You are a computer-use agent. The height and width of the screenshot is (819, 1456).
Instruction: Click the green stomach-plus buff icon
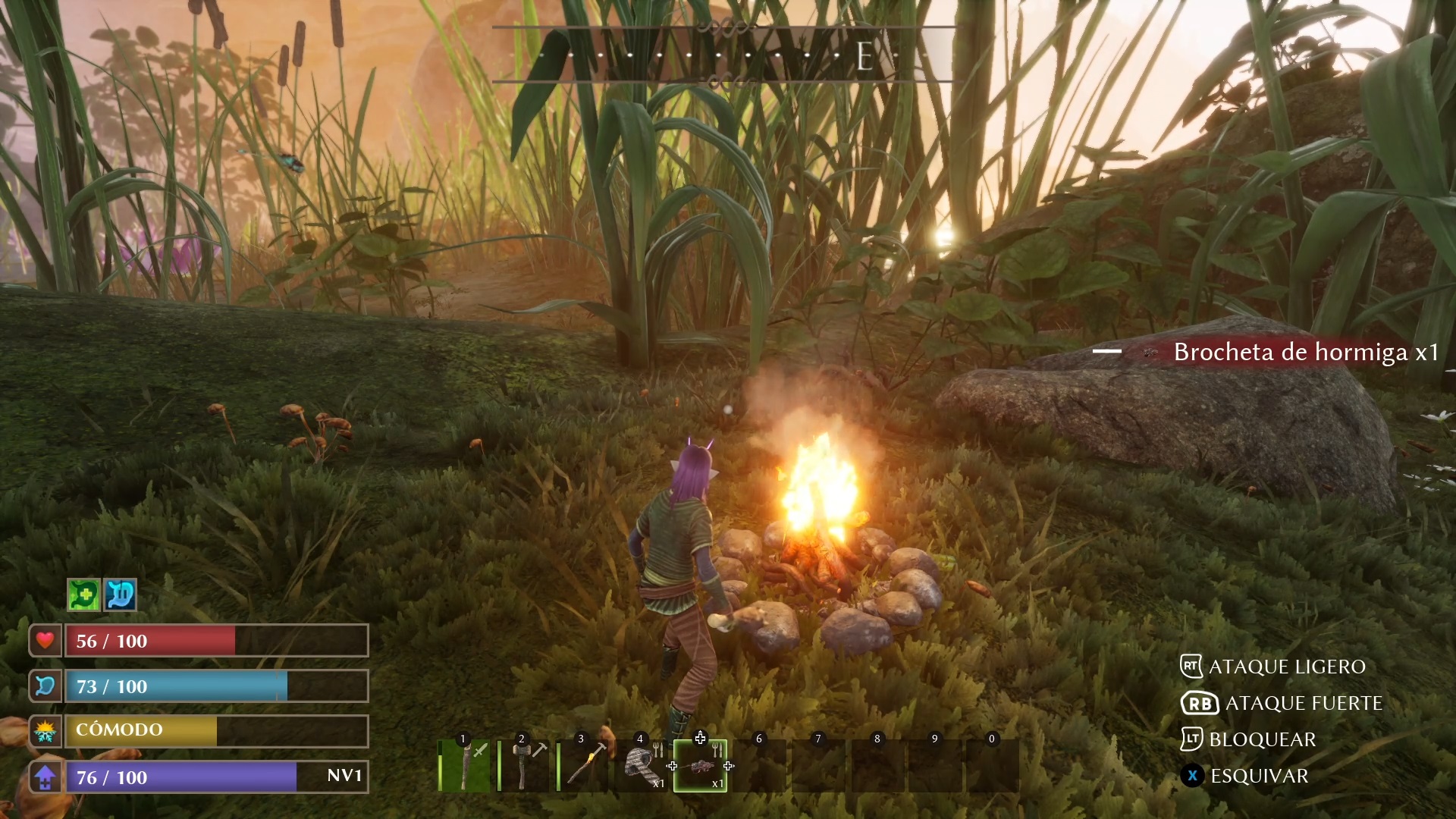click(83, 595)
